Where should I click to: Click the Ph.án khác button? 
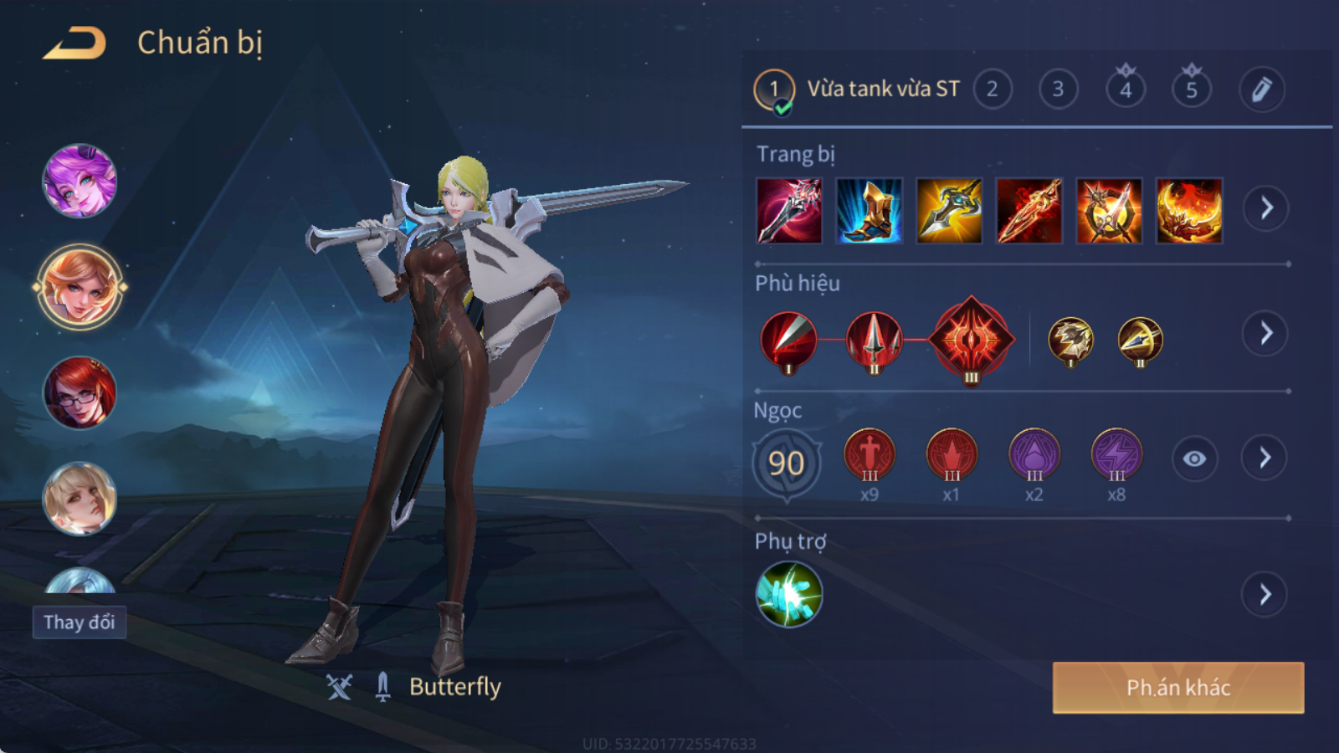1178,688
